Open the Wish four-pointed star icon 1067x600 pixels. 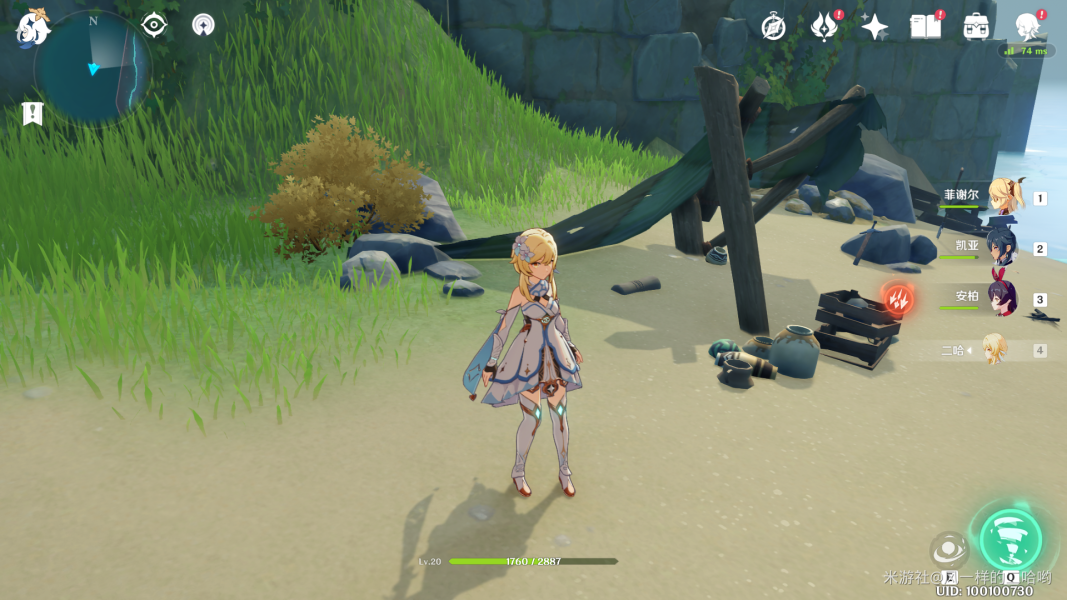point(875,27)
